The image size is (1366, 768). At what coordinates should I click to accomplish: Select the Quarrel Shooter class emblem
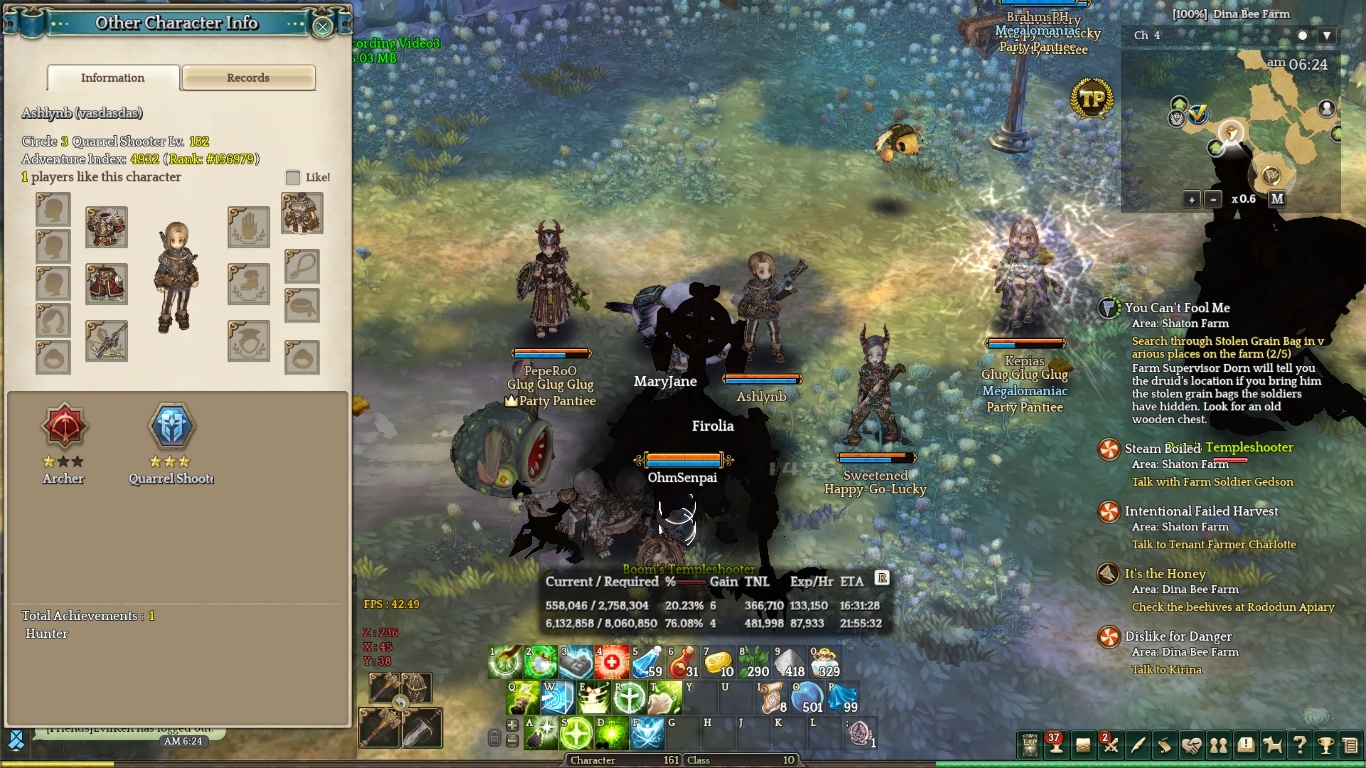171,427
